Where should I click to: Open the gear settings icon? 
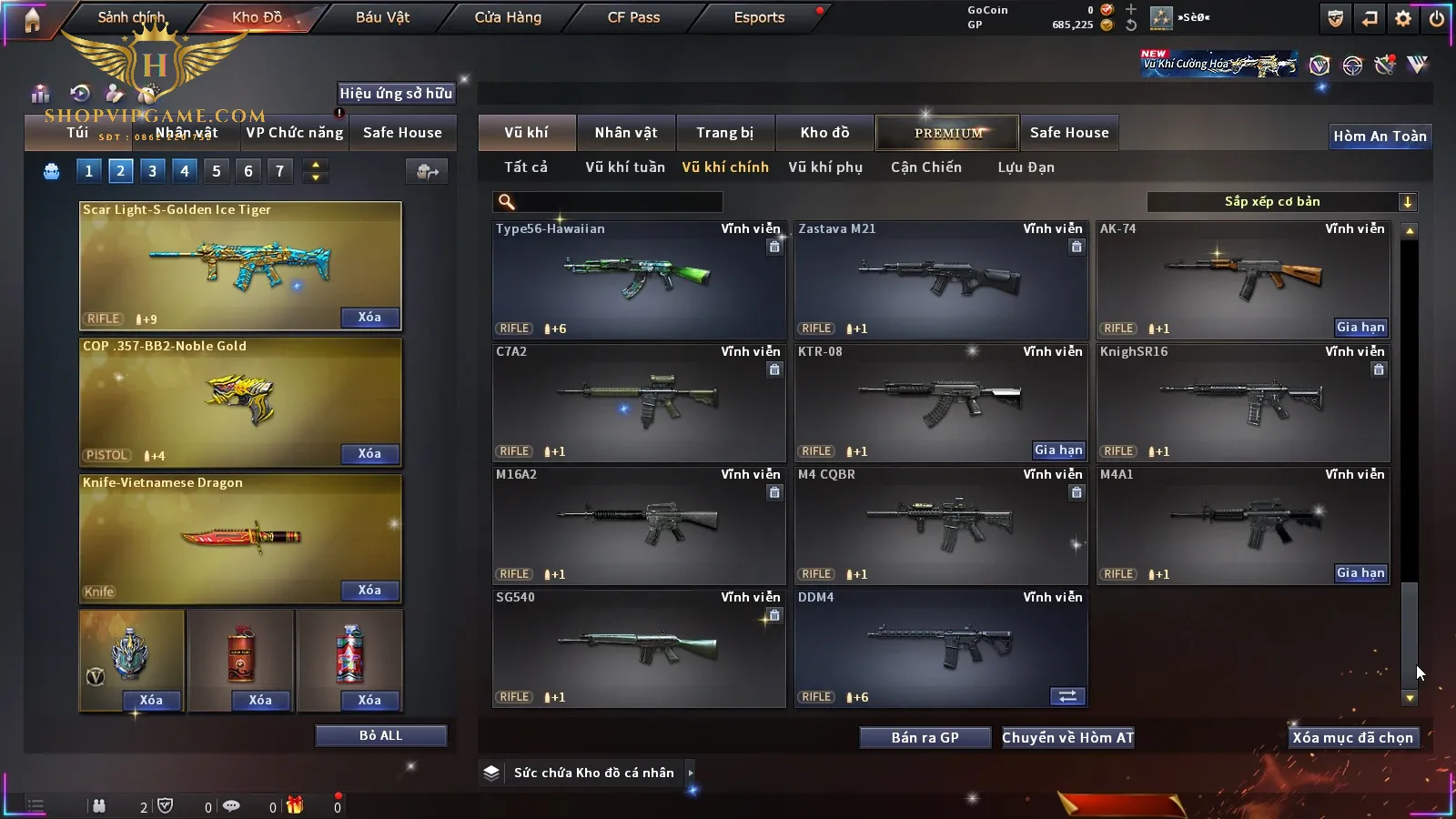(1403, 18)
